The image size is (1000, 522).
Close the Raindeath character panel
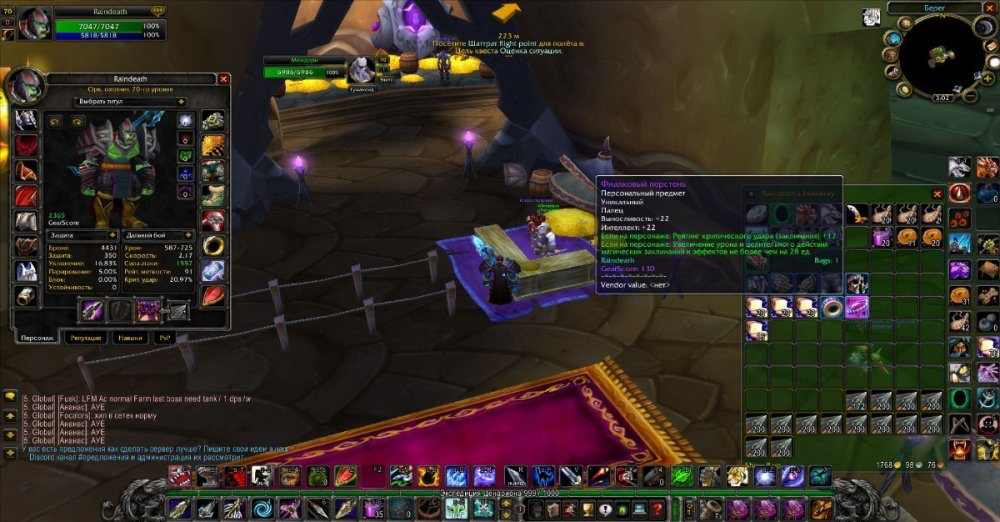(223, 78)
